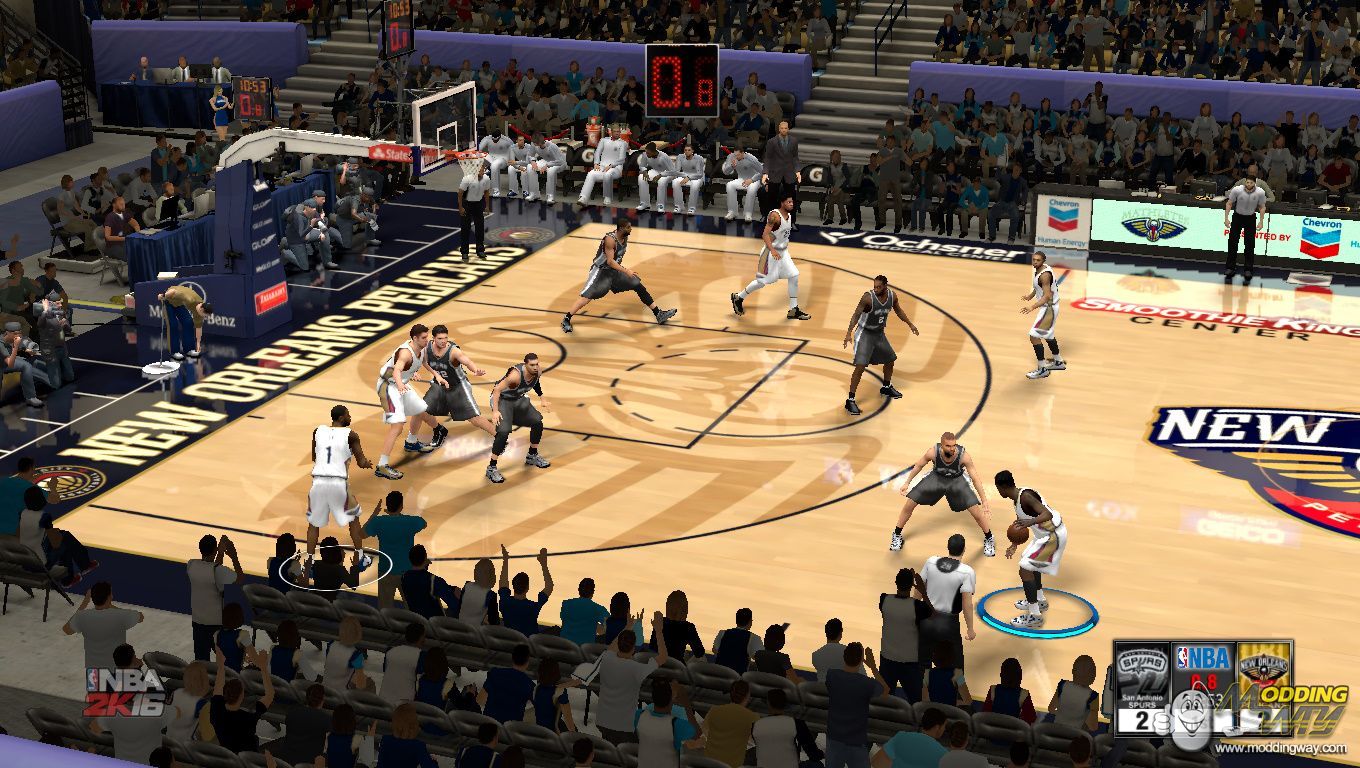Click the NBA 2K16 logo watermark

tap(124, 692)
